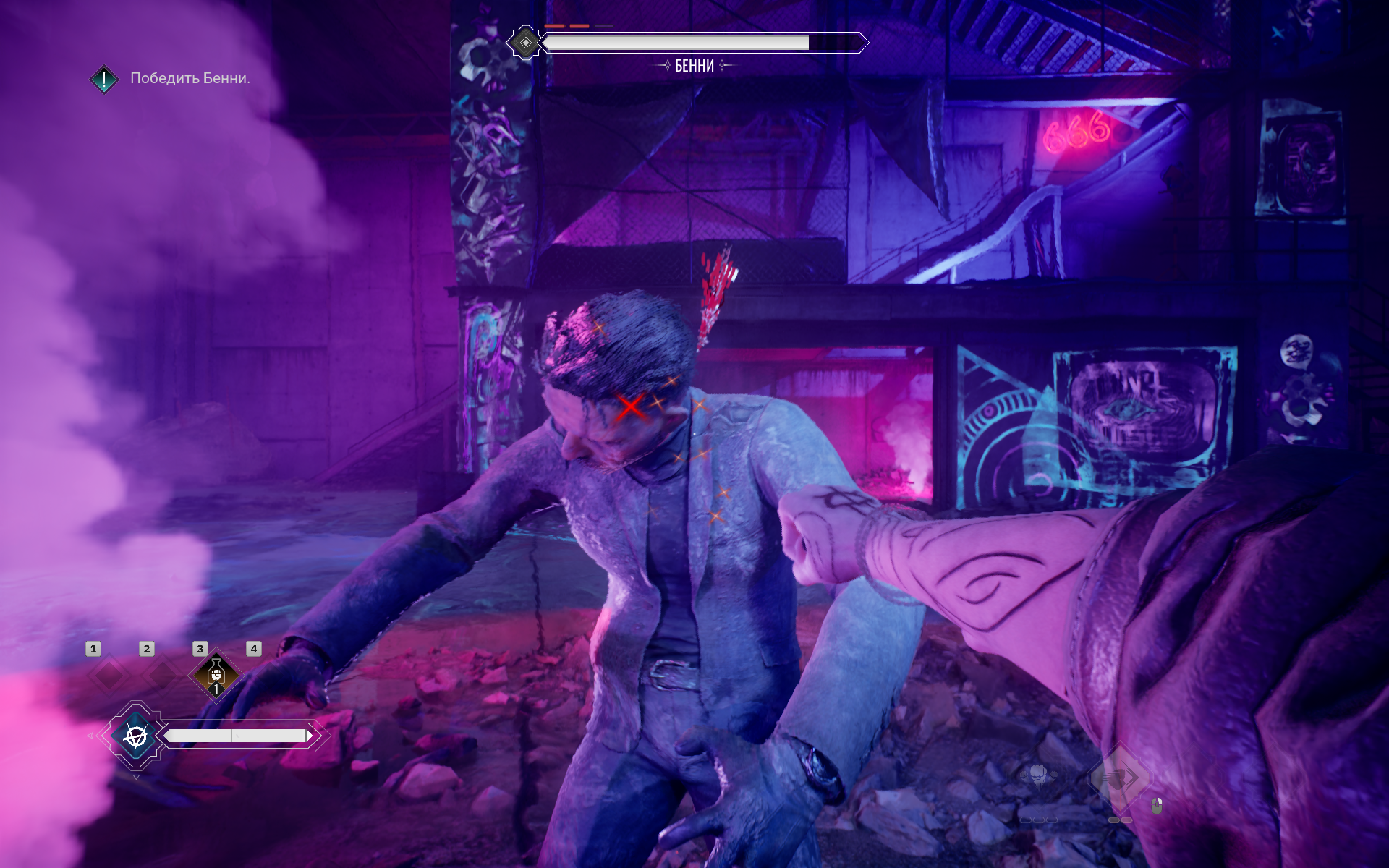This screenshot has width=1389, height=868.
Task: Click the Brujah clan emblem icon
Action: click(x=135, y=736)
